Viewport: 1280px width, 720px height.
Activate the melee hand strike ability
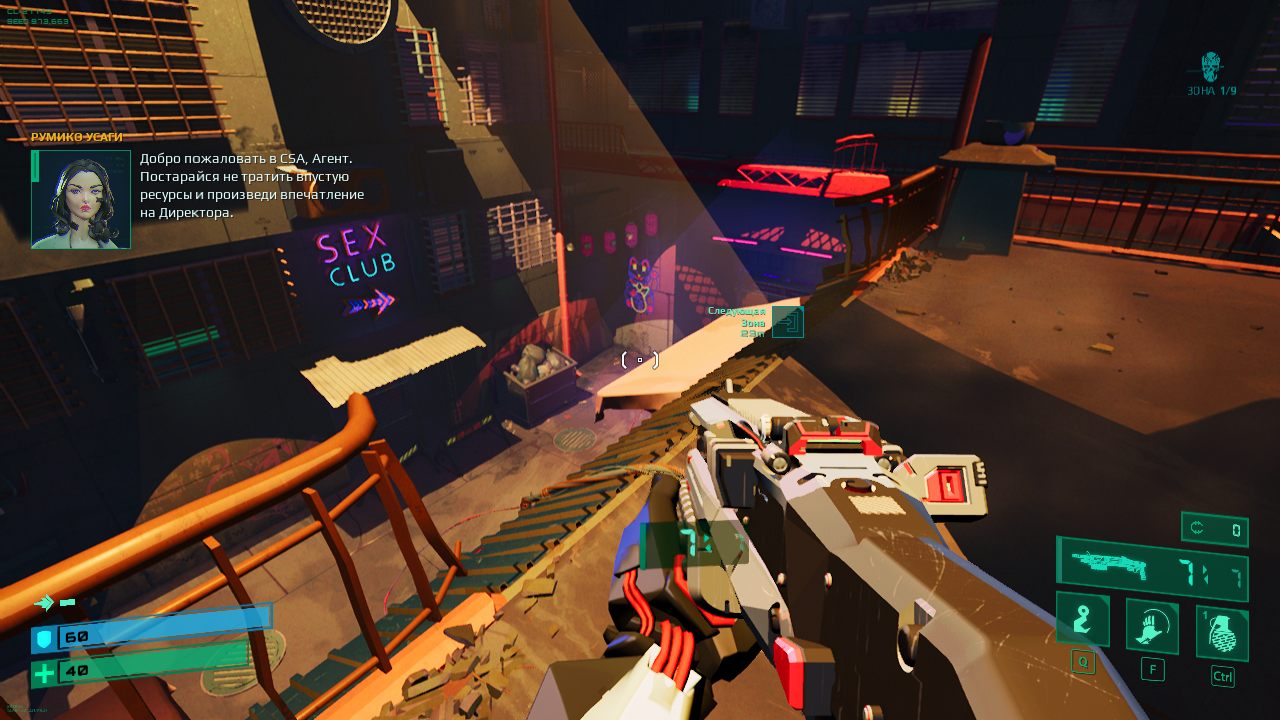click(x=1152, y=626)
